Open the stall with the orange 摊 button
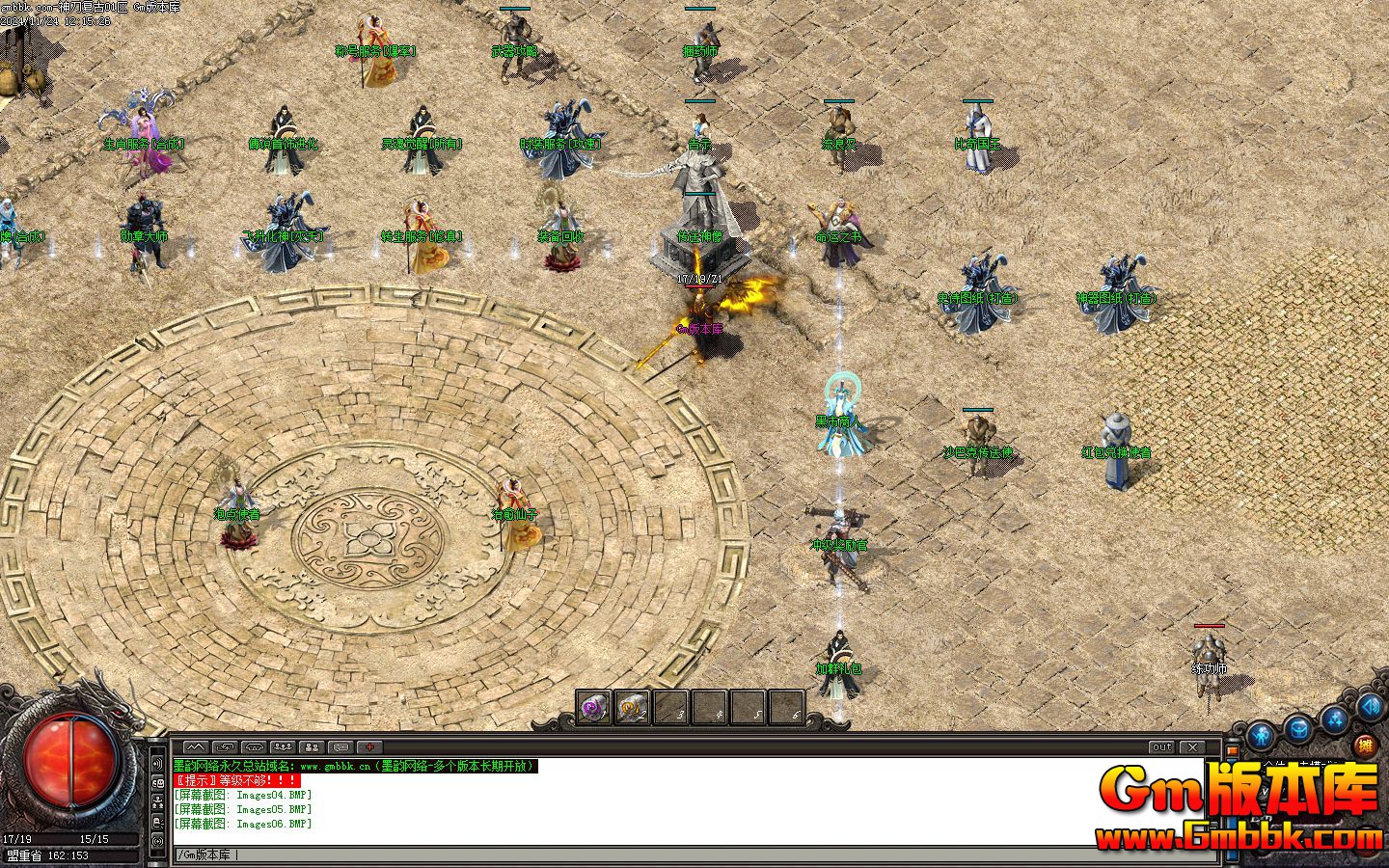The width and height of the screenshot is (1389, 868). click(1365, 745)
